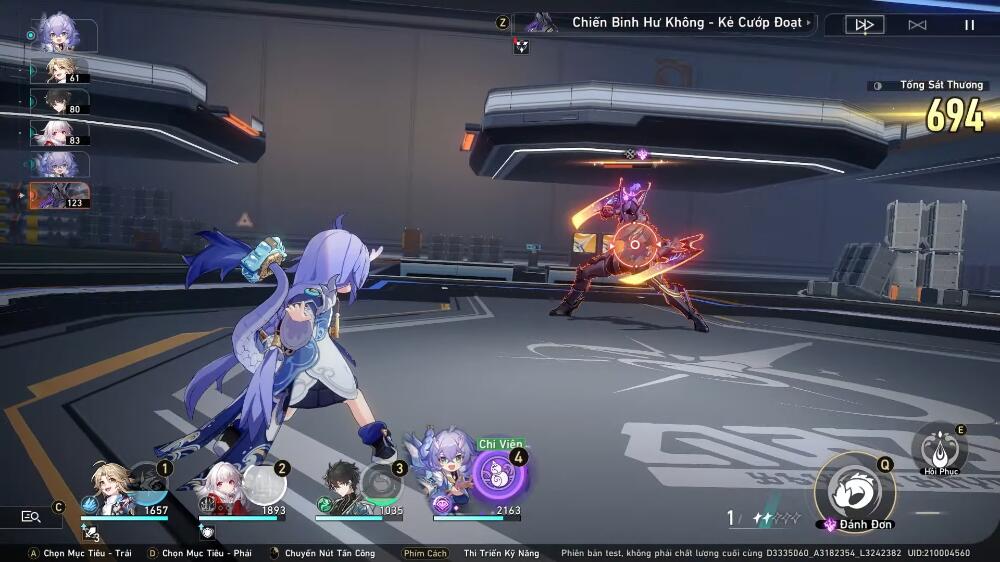Select the enemy's turn-order portrait marked 123

[60, 194]
